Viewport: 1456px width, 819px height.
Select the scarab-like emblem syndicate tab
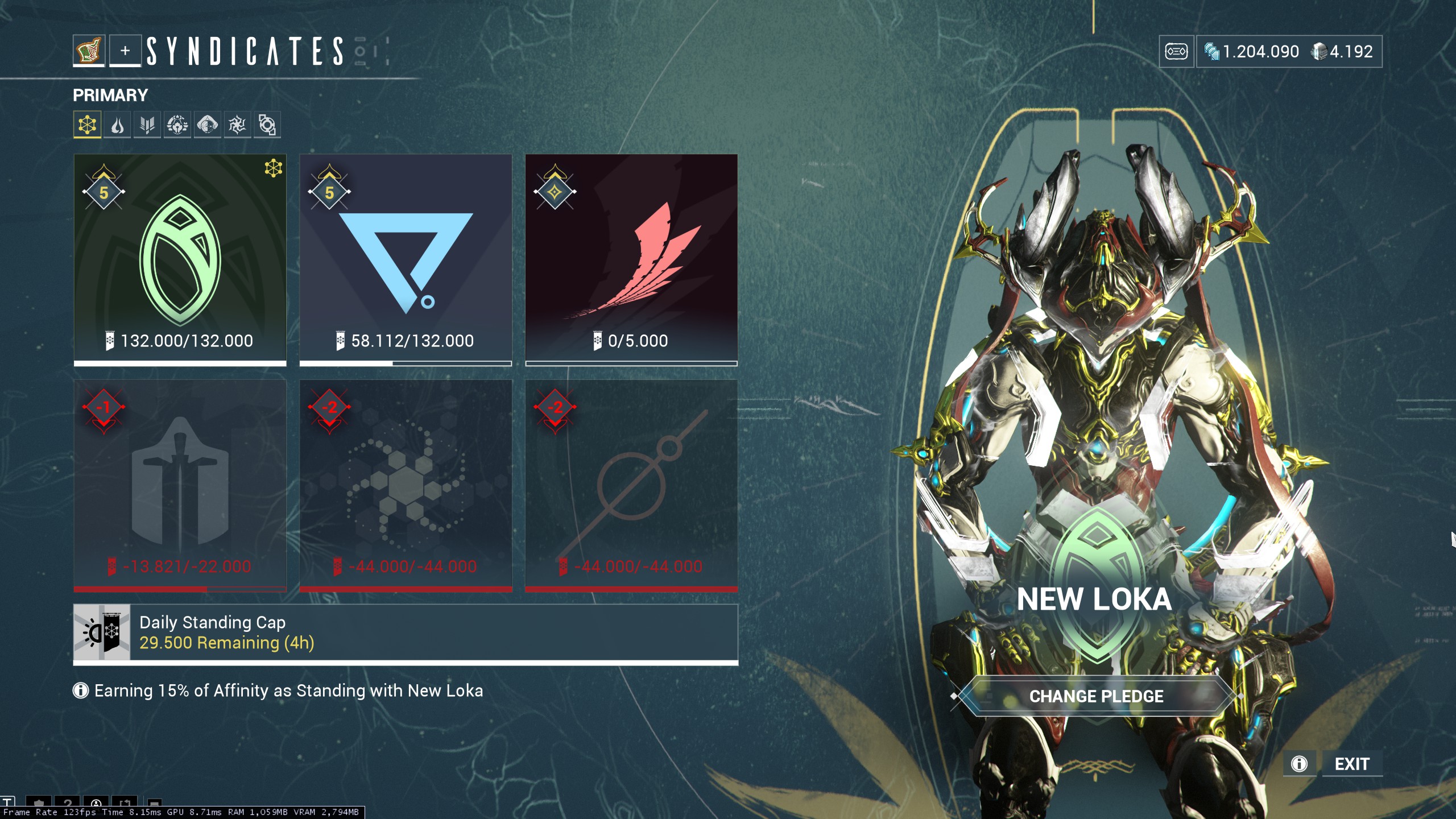coord(177,125)
